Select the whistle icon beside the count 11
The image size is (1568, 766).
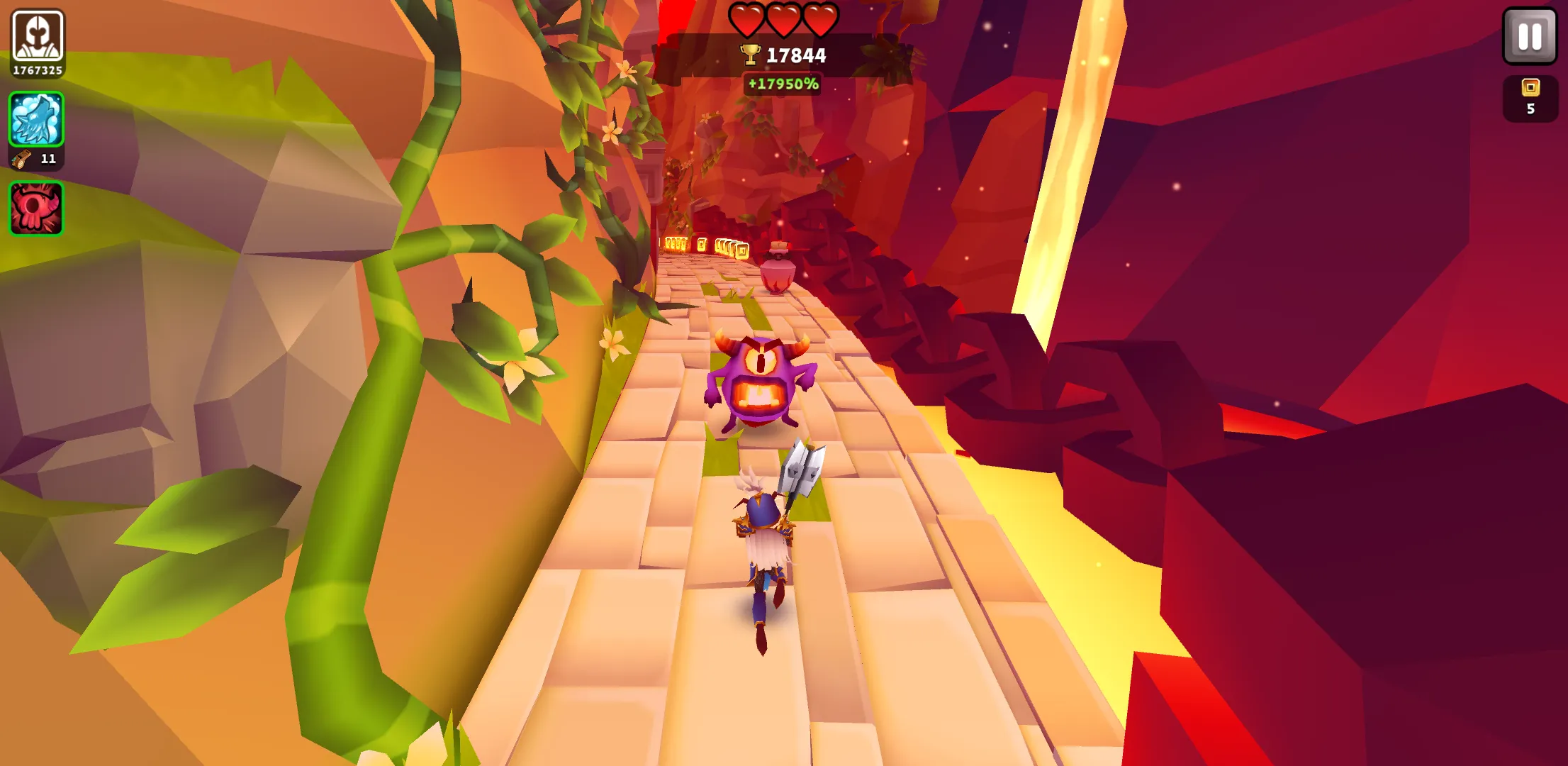[x=23, y=160]
